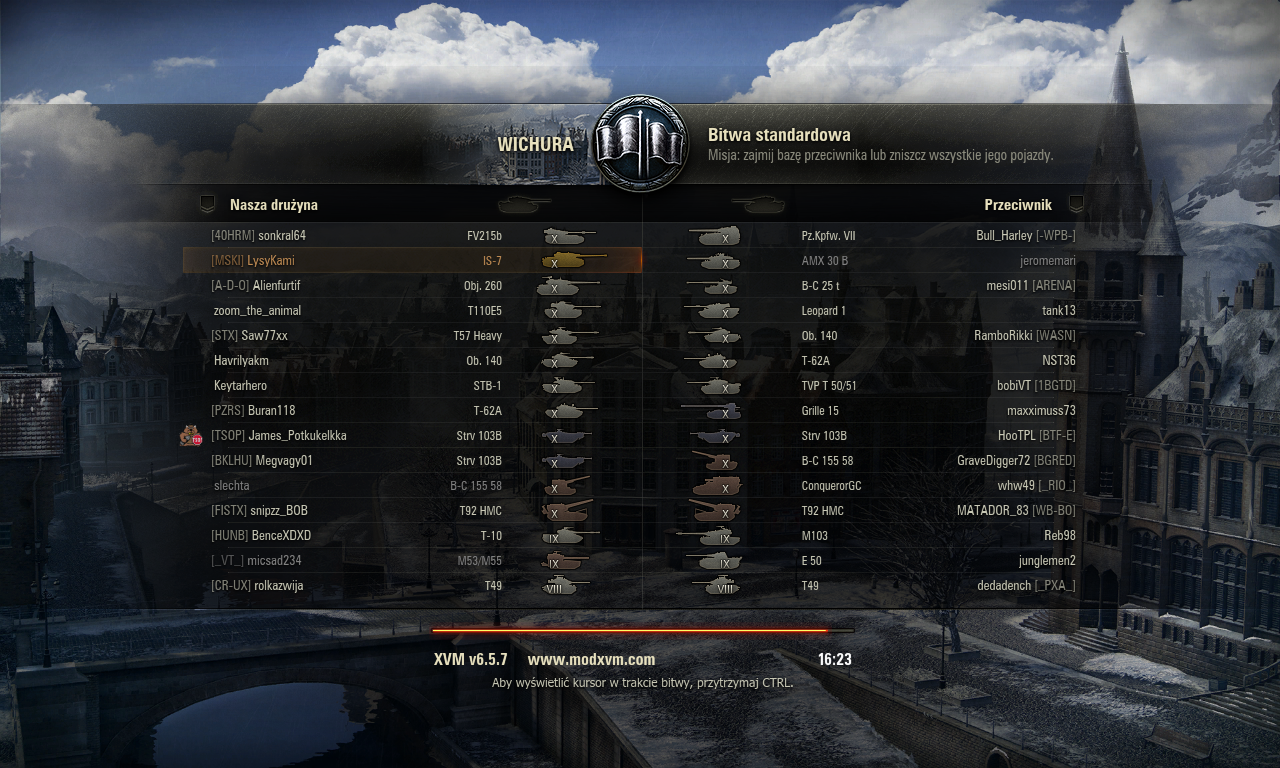This screenshot has height=768, width=1280.
Task: Click the shield icon beside Przeciwnik
Action: tap(1076, 204)
